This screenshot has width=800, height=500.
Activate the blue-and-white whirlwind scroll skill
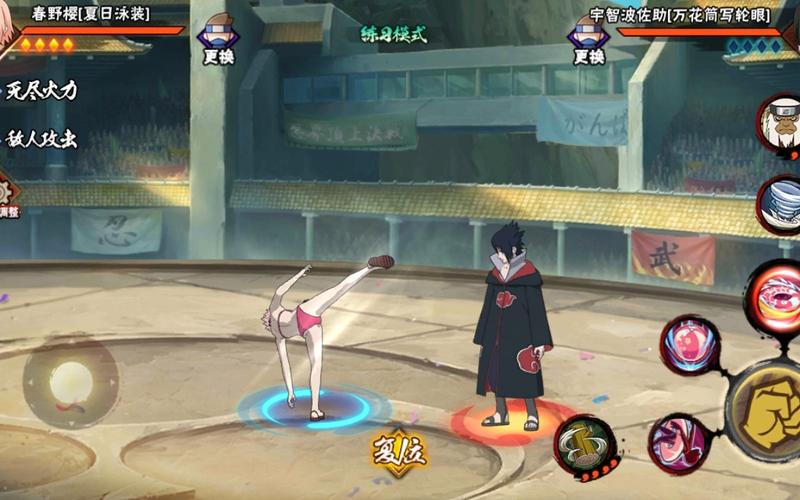(x=780, y=205)
